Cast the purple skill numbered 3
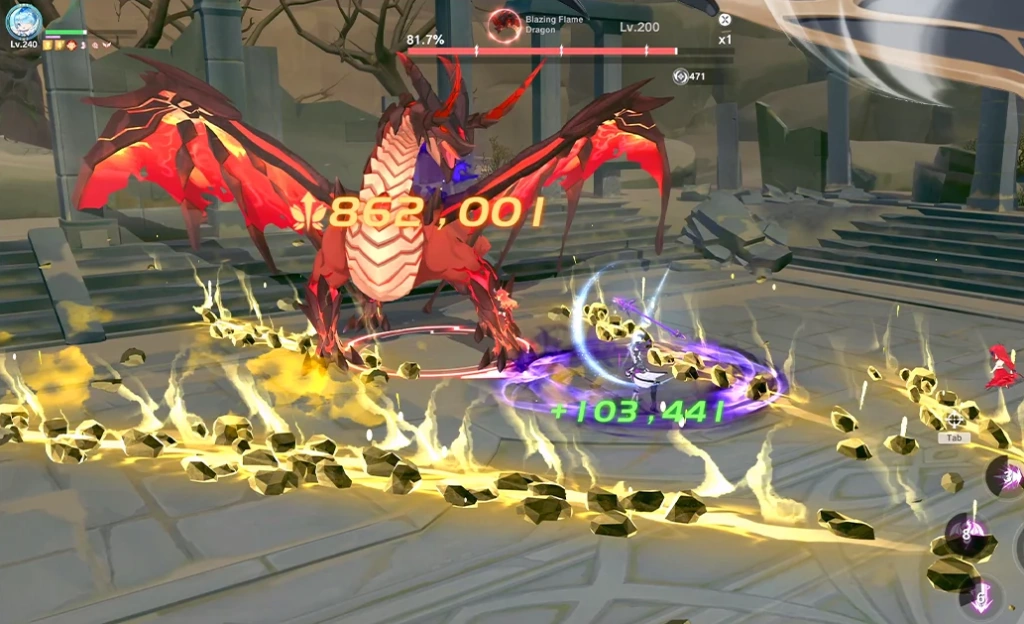 click(1008, 476)
